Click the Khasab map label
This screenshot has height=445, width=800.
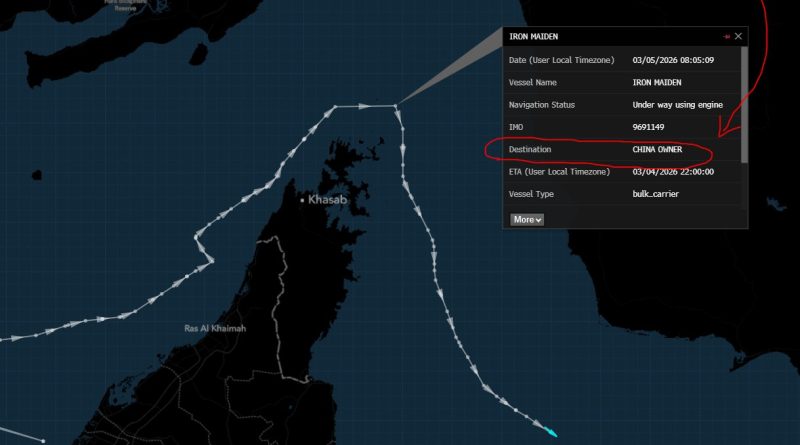point(327,200)
